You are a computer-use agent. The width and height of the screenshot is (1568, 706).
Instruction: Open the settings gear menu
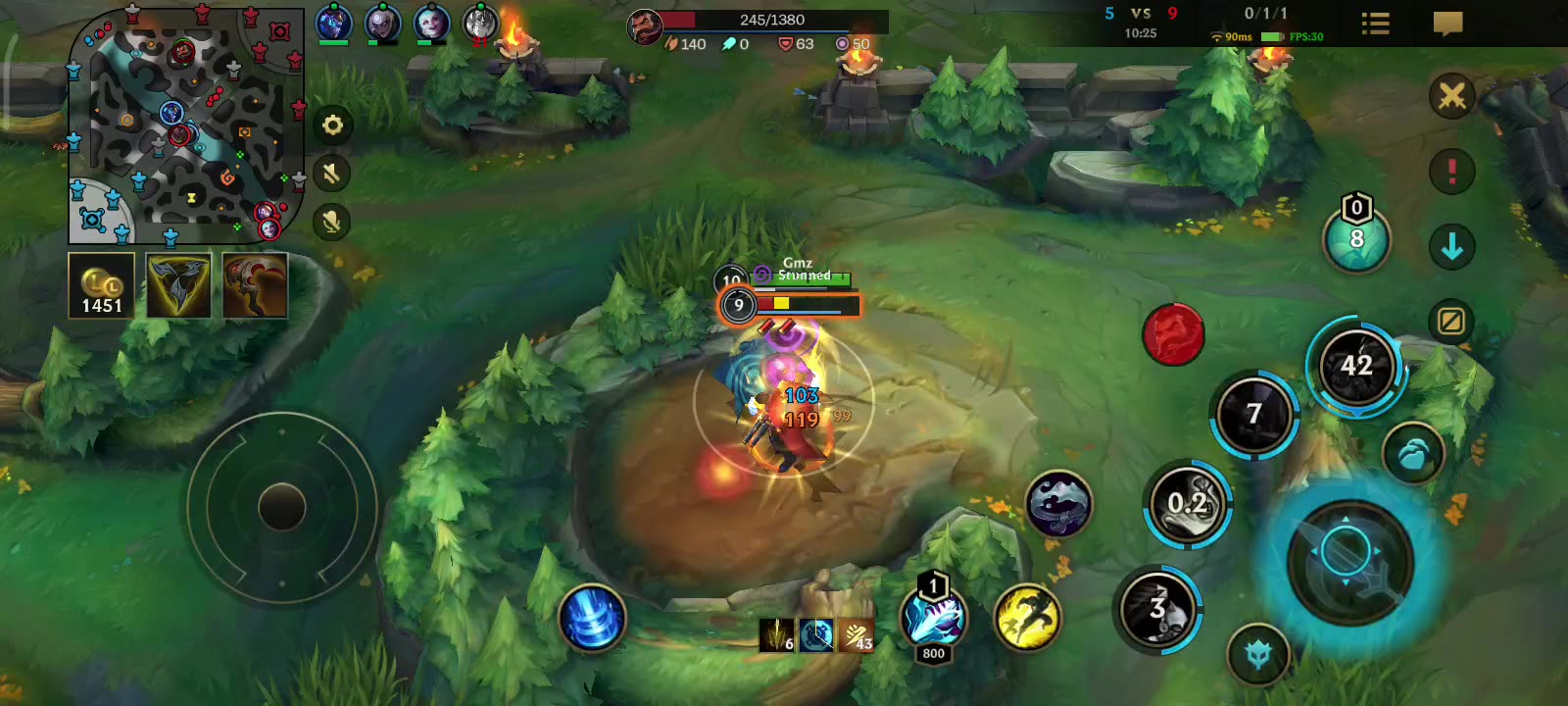333,126
